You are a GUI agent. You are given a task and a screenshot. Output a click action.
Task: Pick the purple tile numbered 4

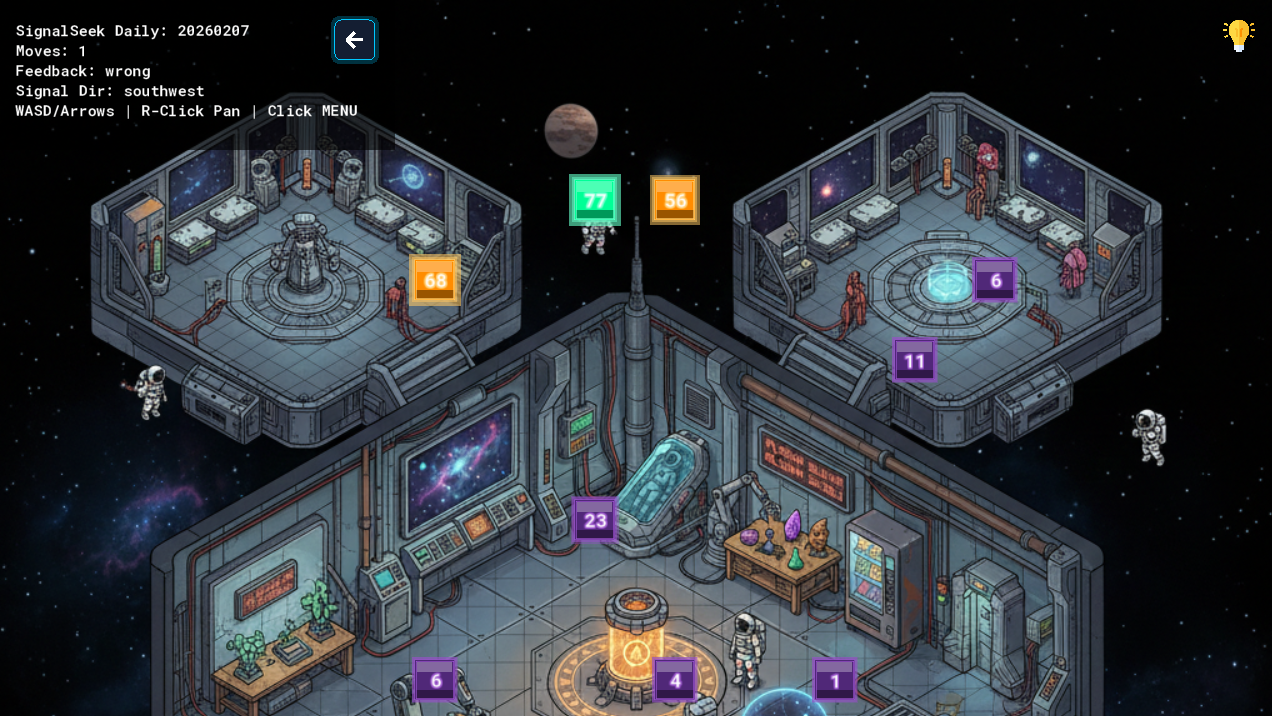675,681
